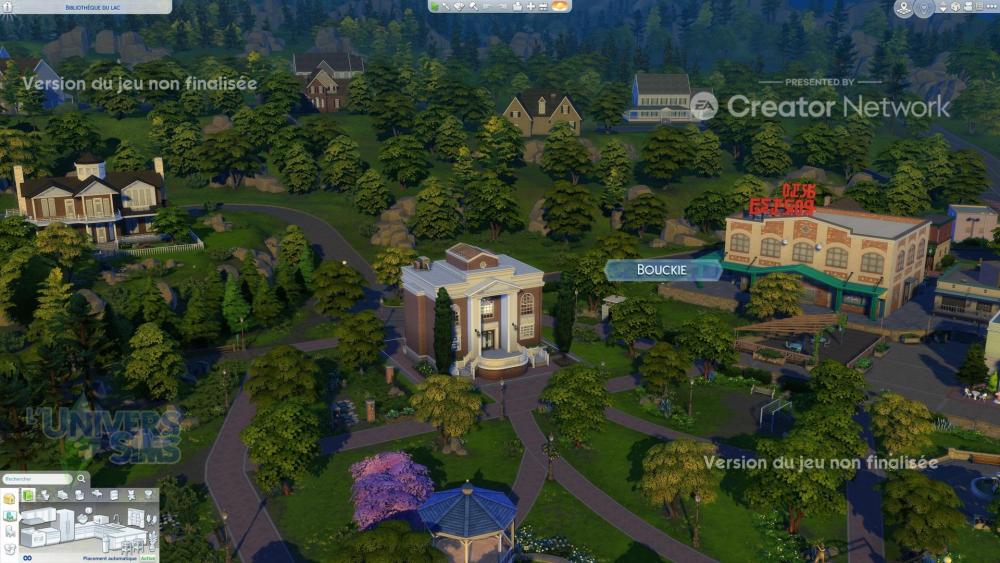
Task: Open the world map pin button
Action: [904, 8]
